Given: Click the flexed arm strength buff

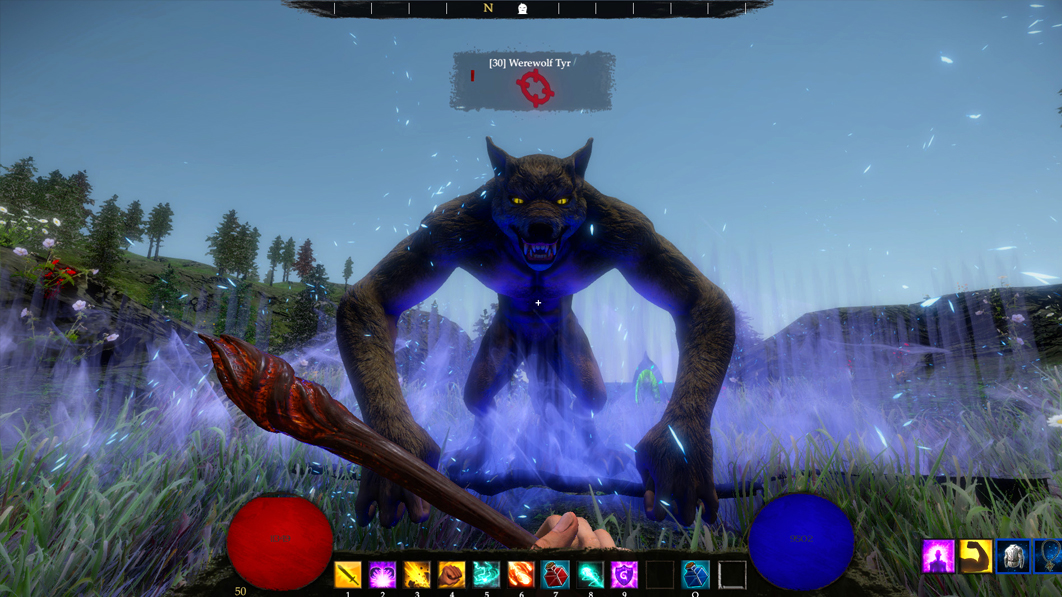Looking at the screenshot, I should [x=976, y=556].
